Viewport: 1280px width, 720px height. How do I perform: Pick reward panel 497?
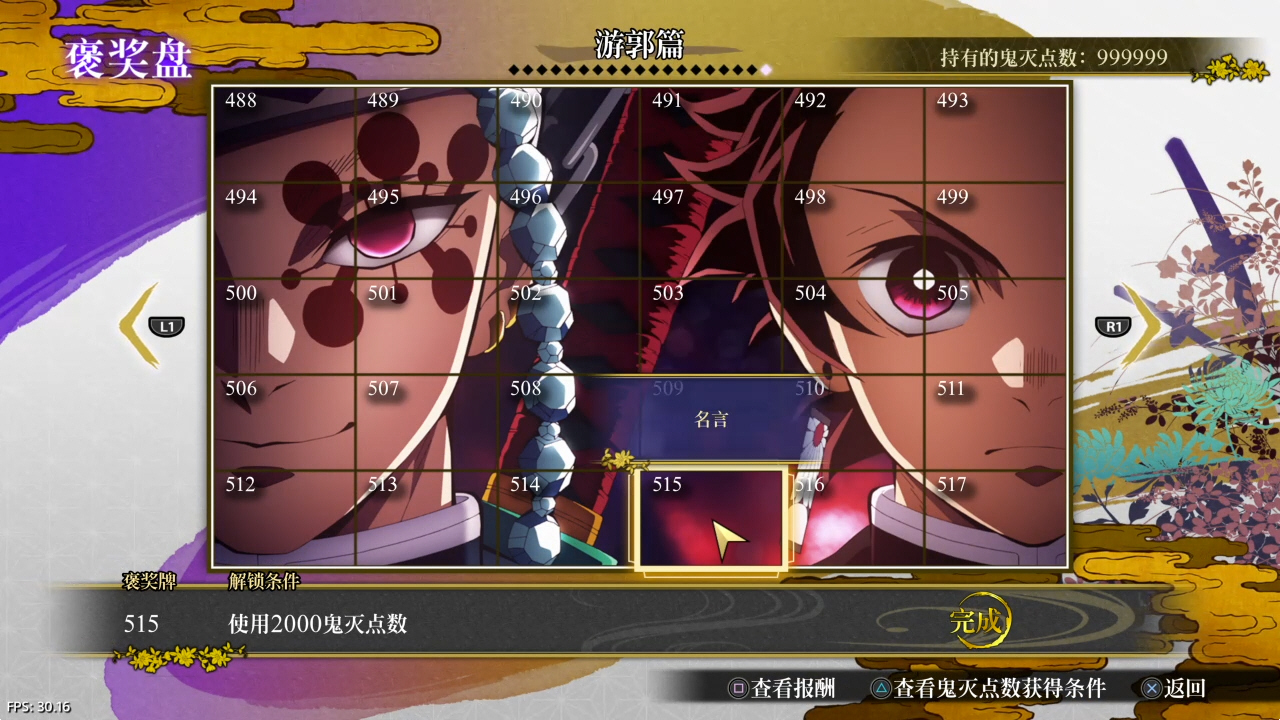click(711, 231)
